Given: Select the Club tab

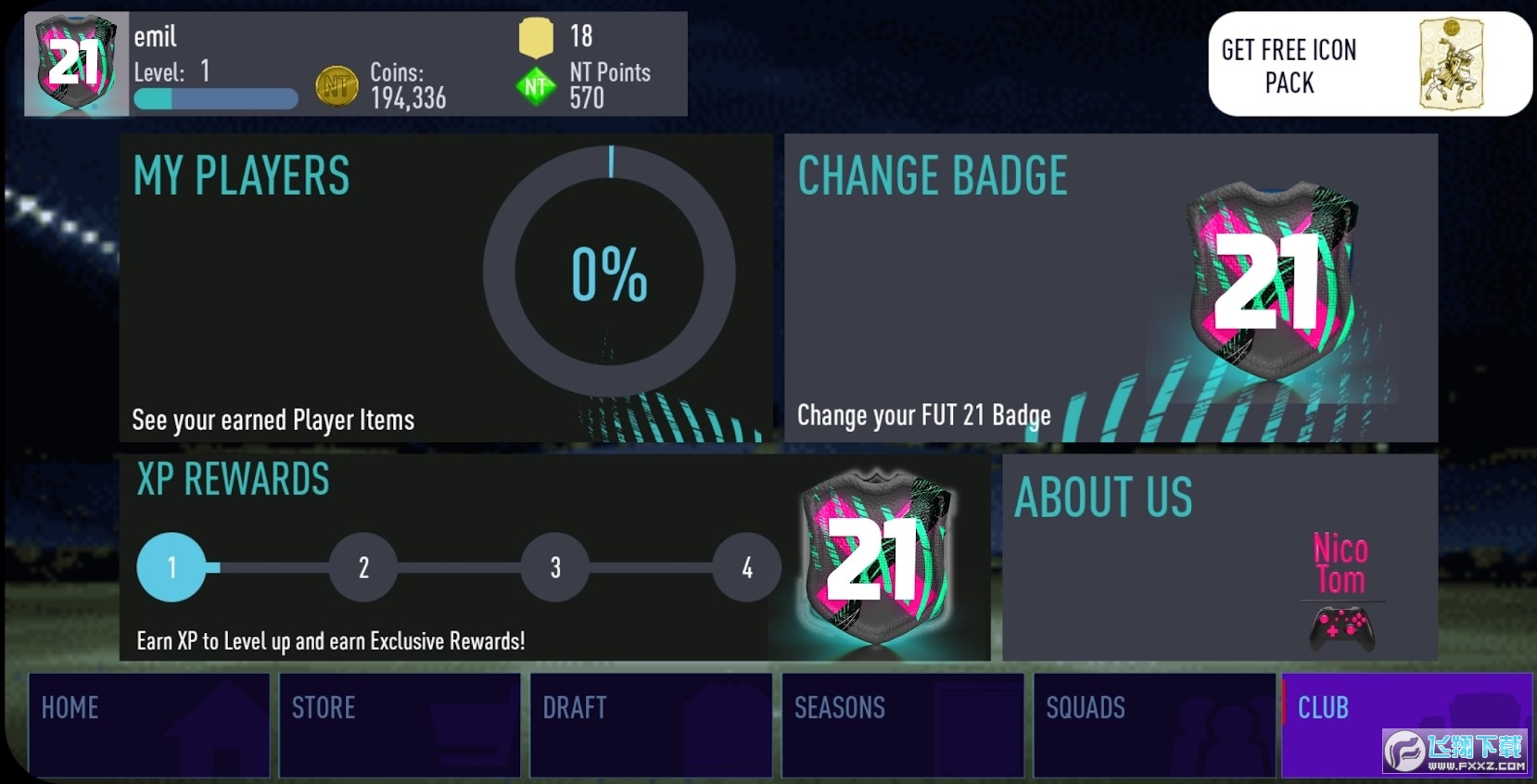Looking at the screenshot, I should tap(1406, 725).
